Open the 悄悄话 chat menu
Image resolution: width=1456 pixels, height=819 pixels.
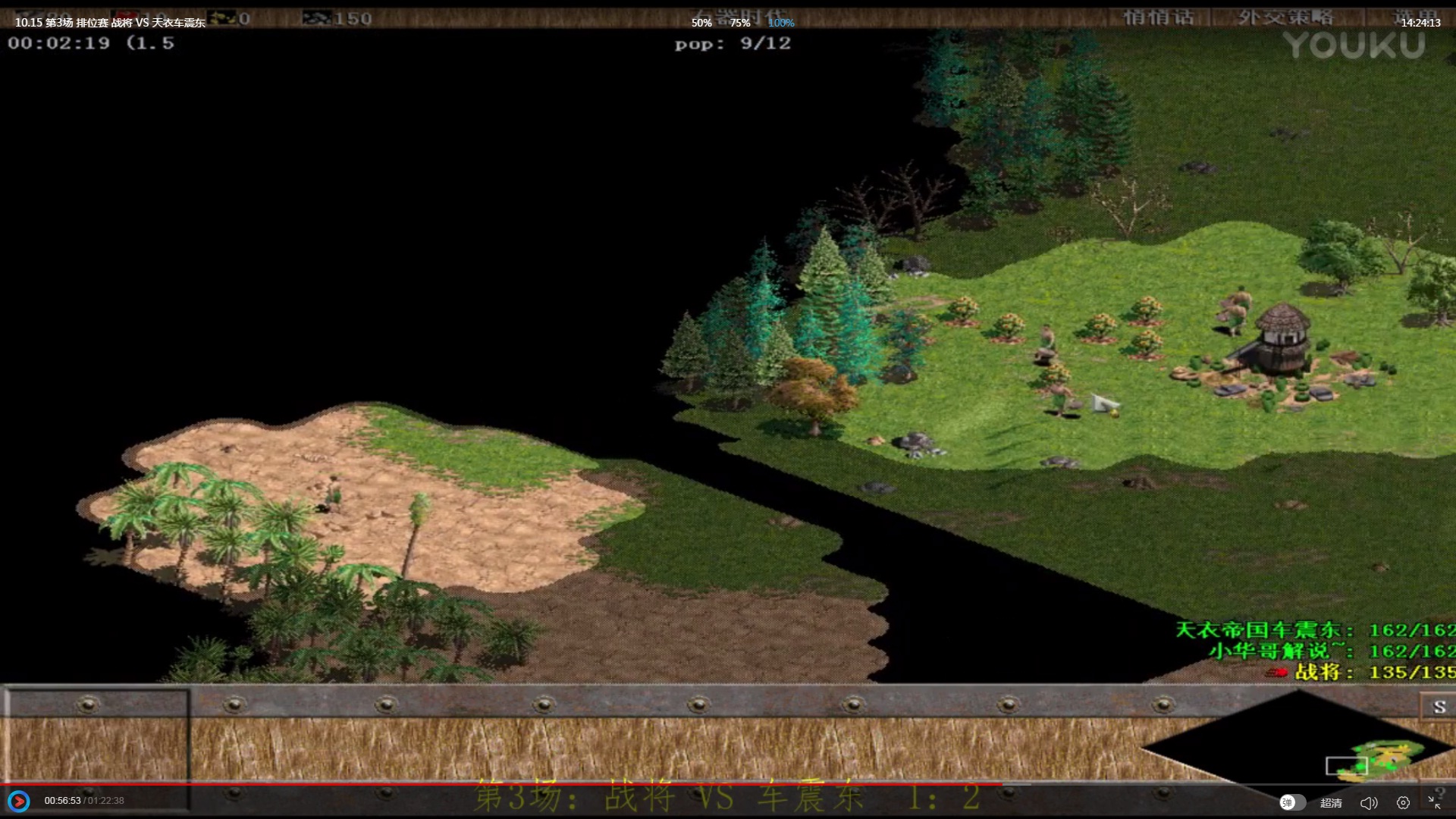[1158, 17]
